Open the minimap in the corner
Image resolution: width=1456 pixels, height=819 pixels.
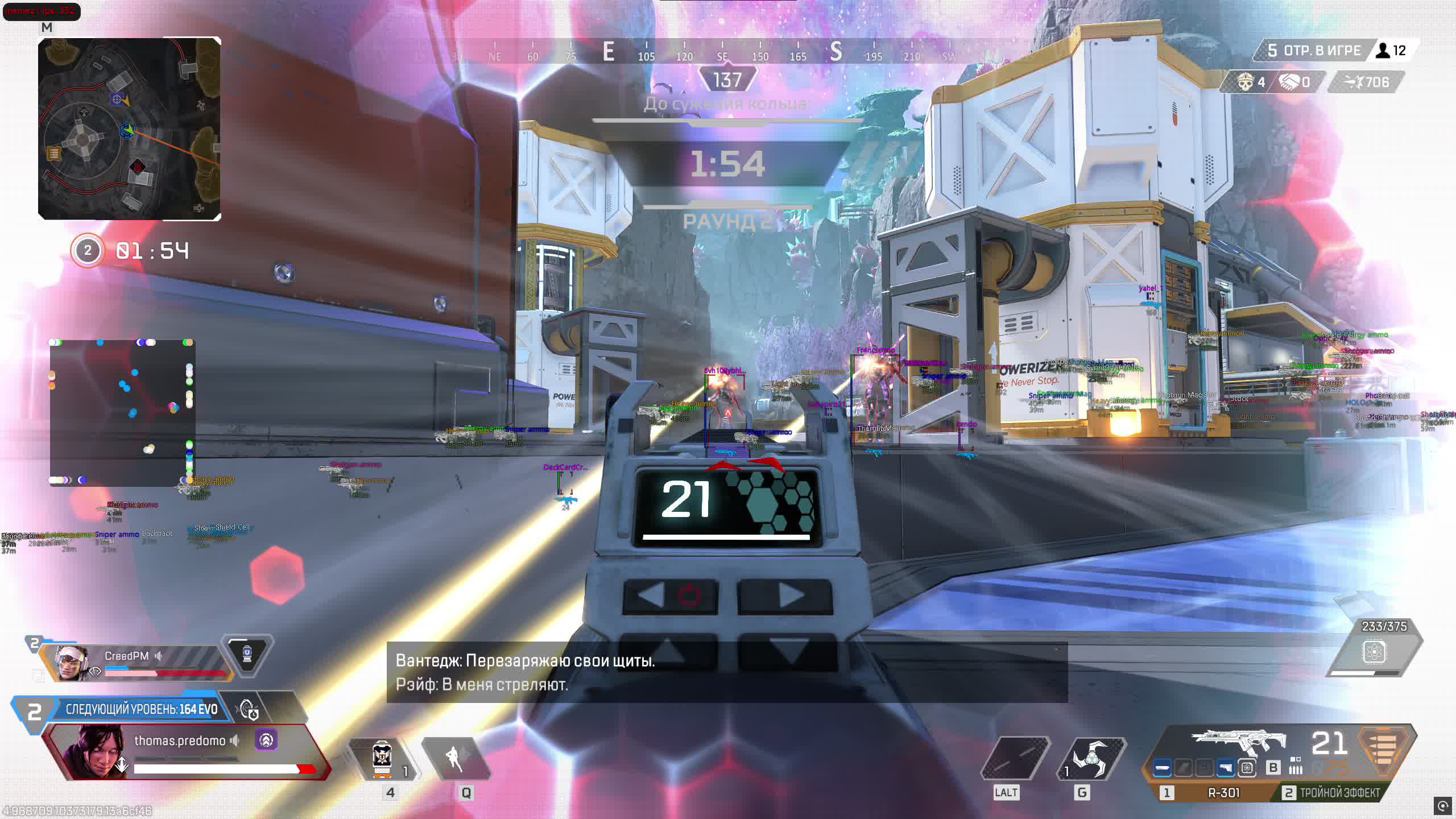click(130, 129)
